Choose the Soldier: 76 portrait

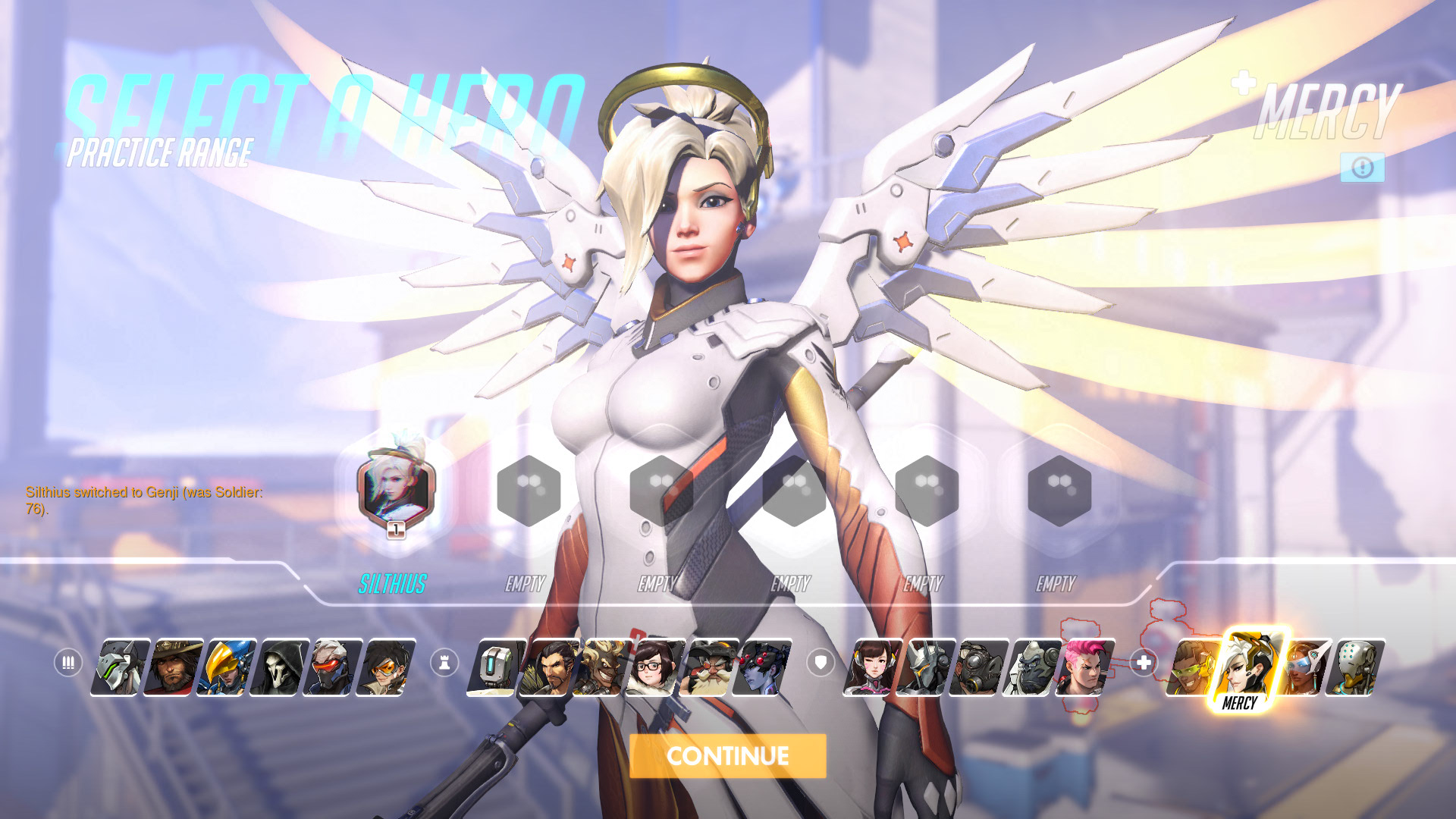point(332,667)
